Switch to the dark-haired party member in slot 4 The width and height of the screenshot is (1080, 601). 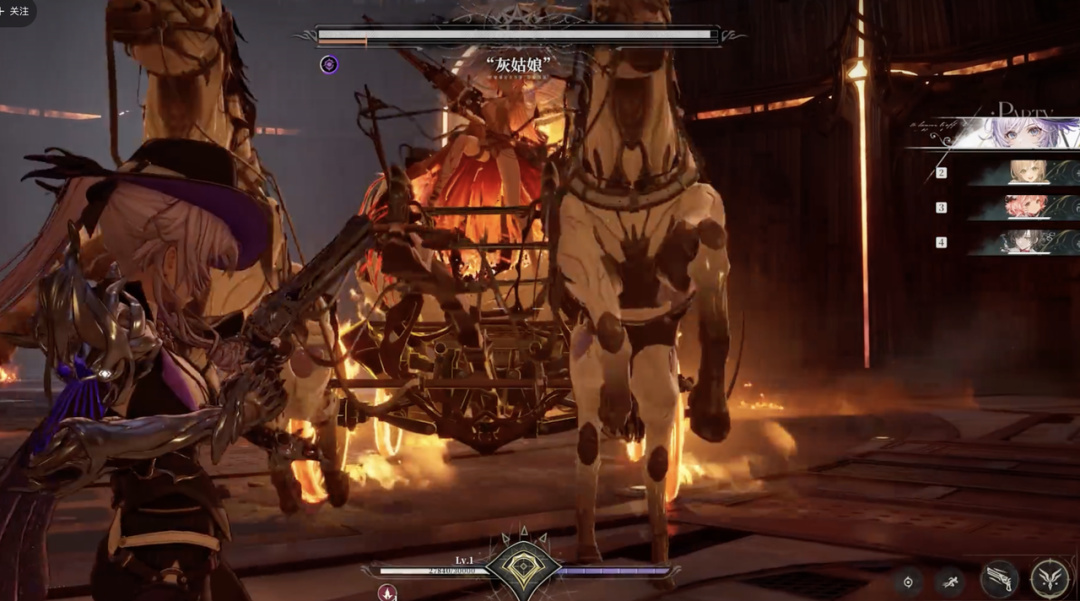pos(1028,242)
